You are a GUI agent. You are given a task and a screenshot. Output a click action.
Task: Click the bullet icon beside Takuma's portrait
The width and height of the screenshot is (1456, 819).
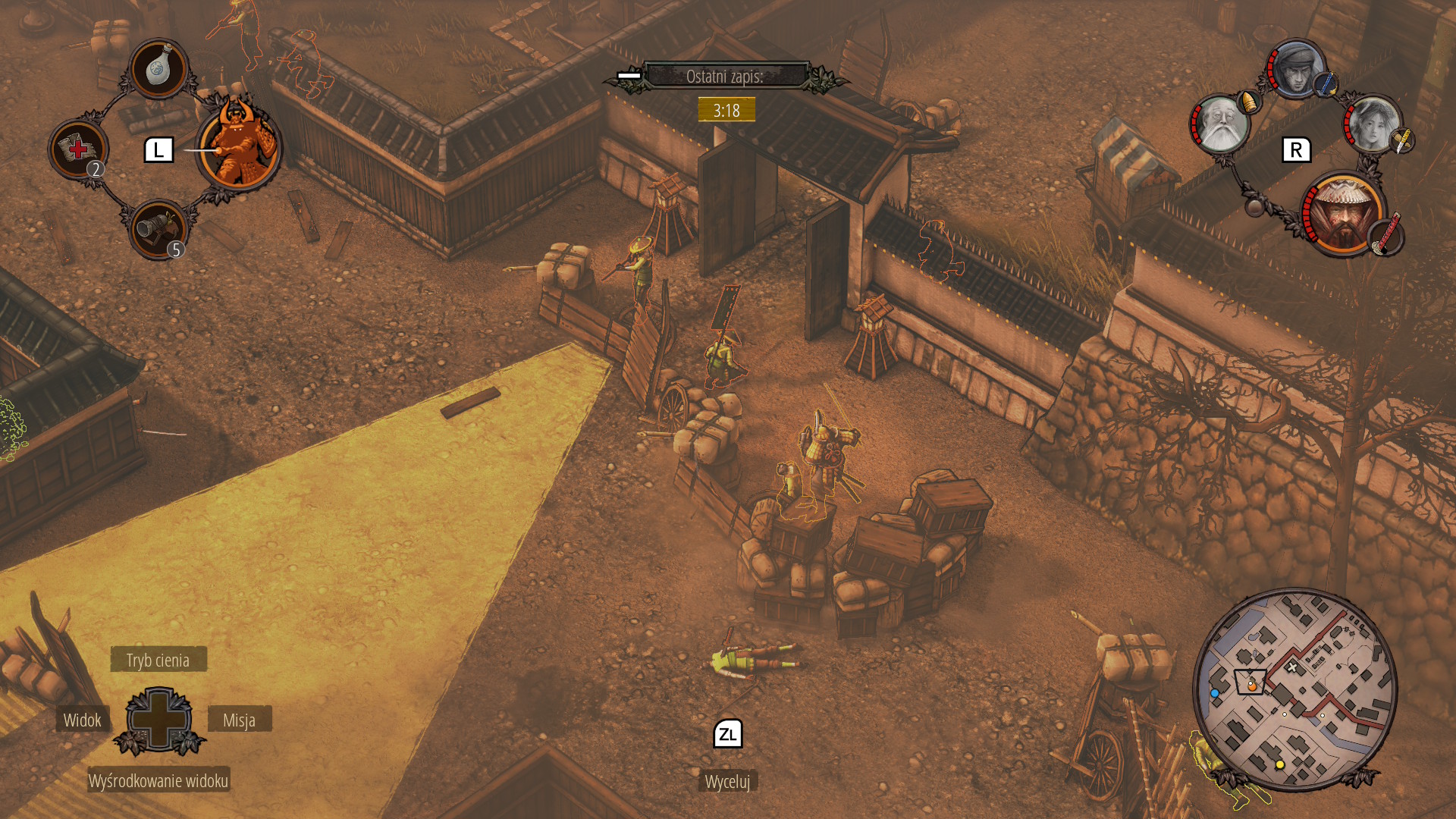pos(1248,102)
